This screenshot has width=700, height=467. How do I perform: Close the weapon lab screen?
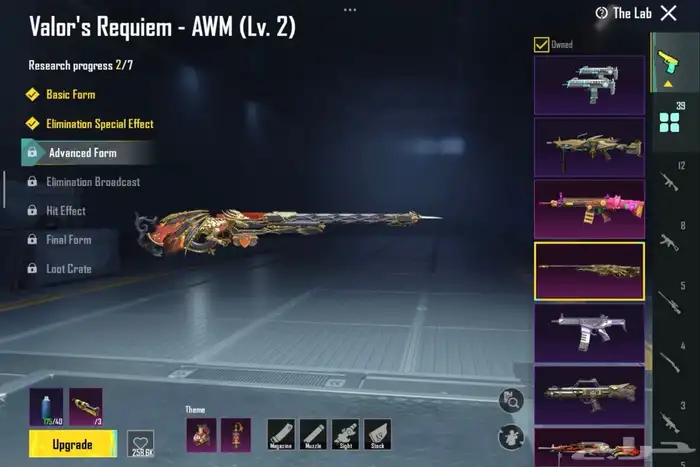tap(669, 13)
